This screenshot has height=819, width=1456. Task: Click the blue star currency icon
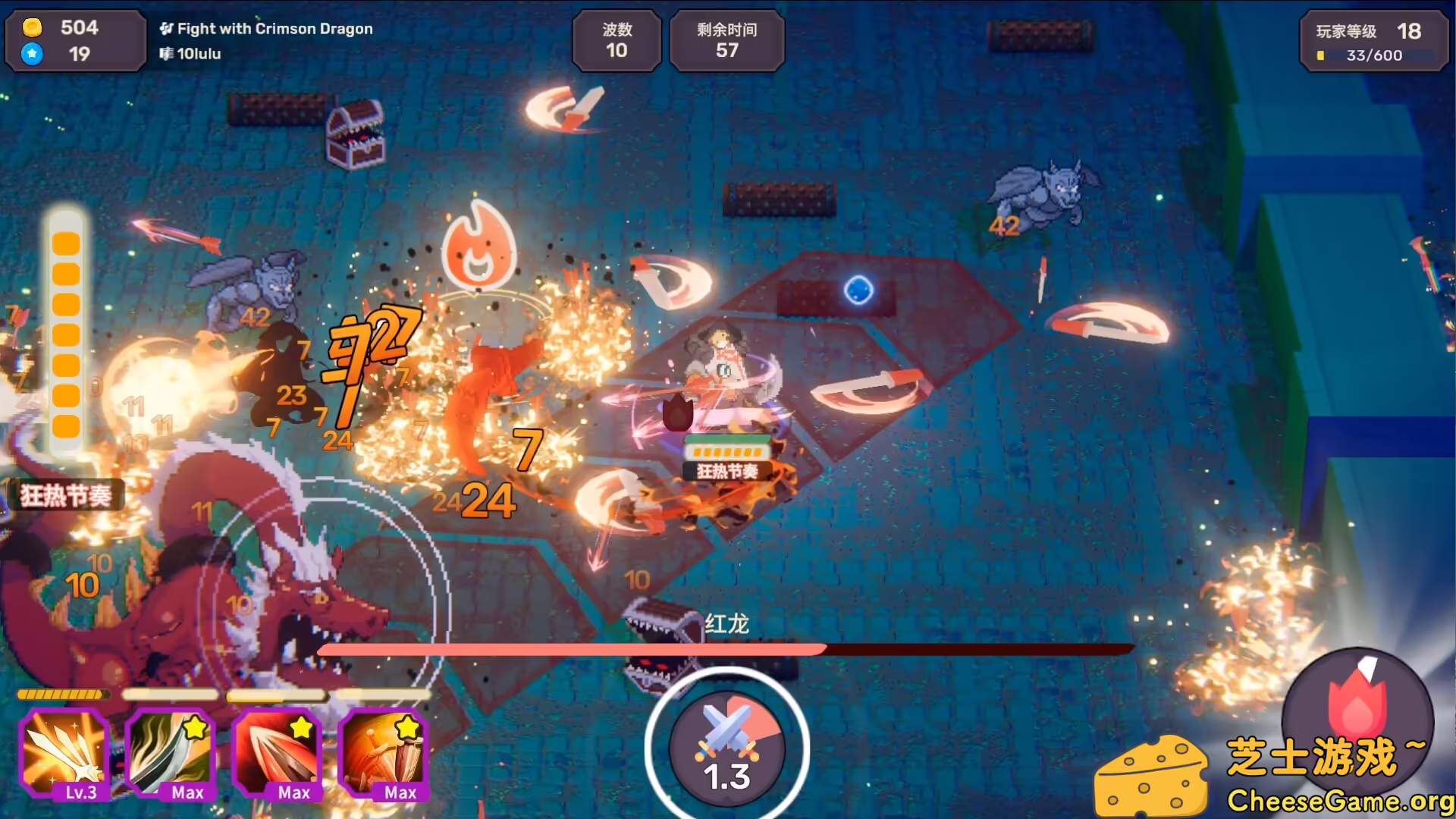[x=32, y=54]
